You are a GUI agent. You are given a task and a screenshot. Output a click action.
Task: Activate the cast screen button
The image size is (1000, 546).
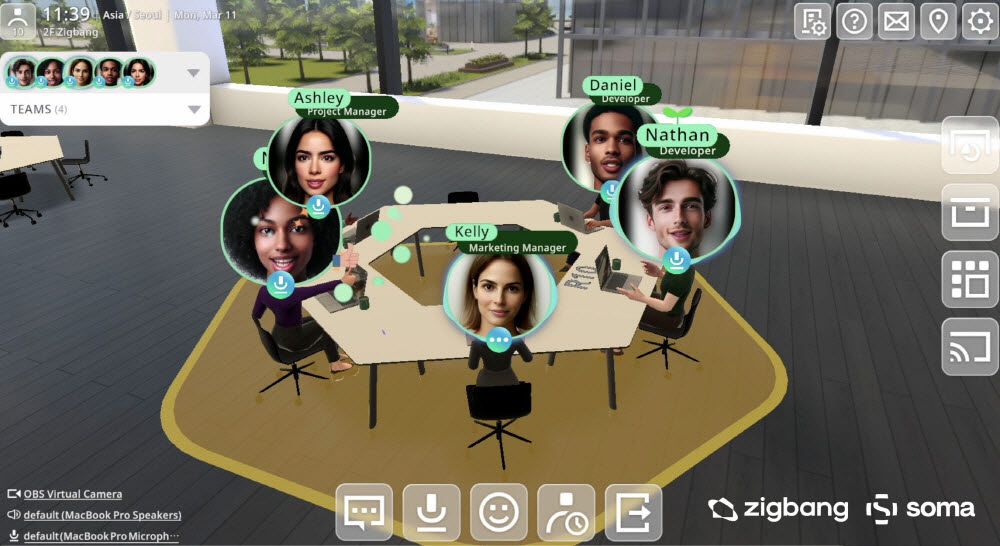(970, 346)
